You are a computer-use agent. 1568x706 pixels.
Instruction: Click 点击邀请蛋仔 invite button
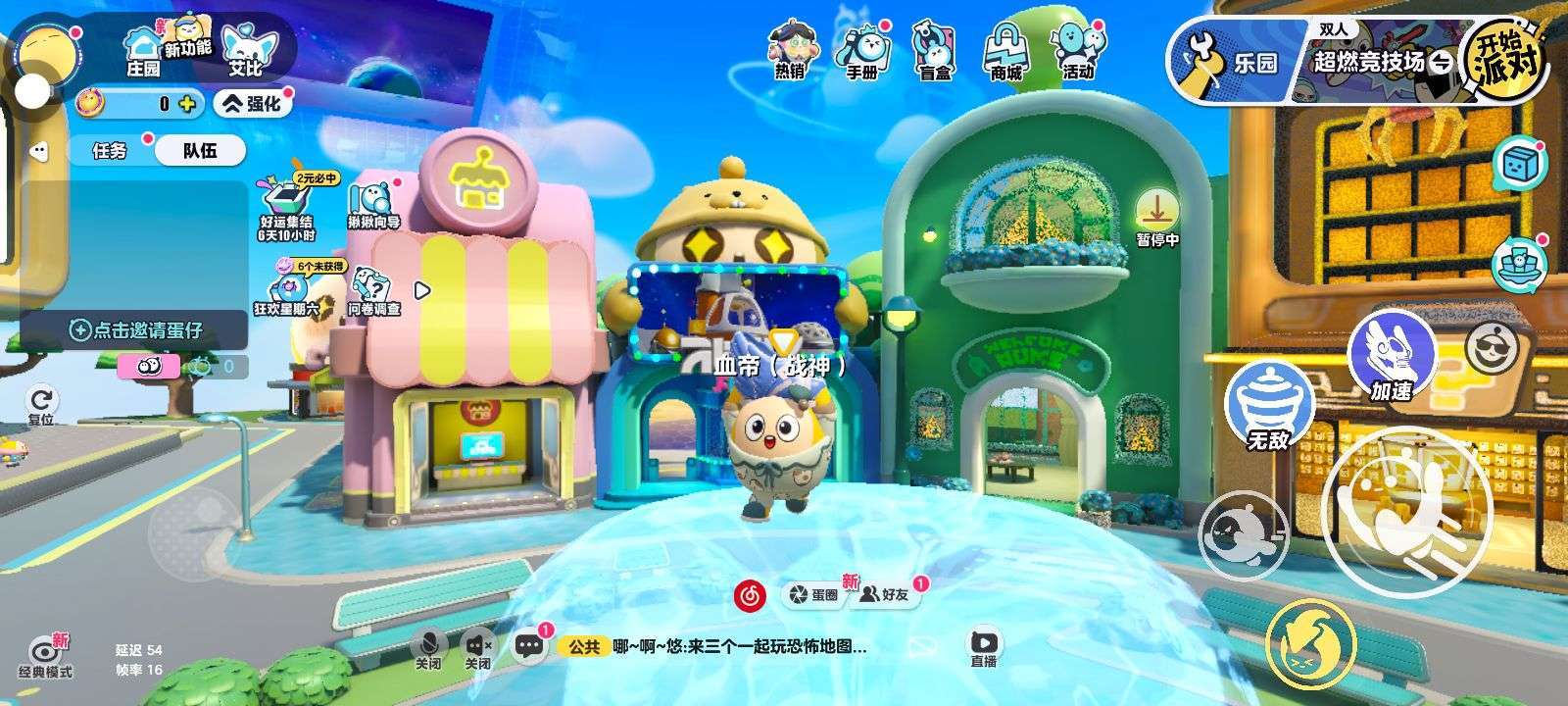tap(135, 330)
